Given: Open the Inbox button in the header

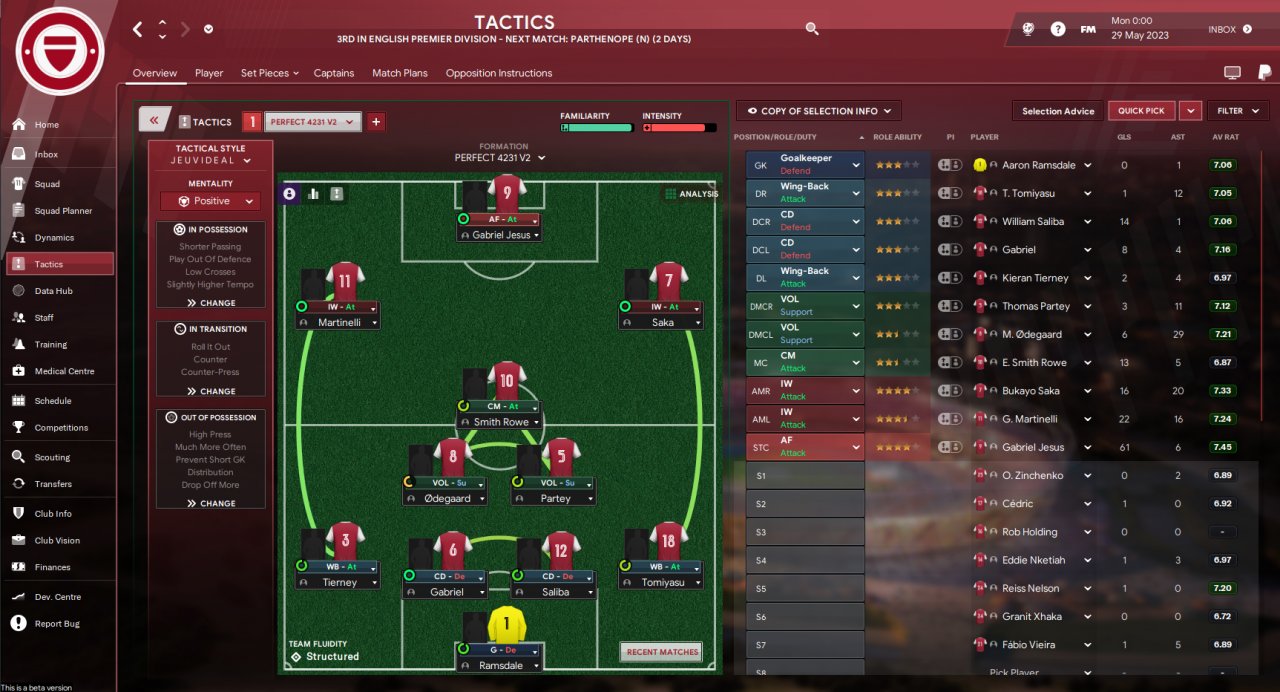Looking at the screenshot, I should click(x=1229, y=30).
